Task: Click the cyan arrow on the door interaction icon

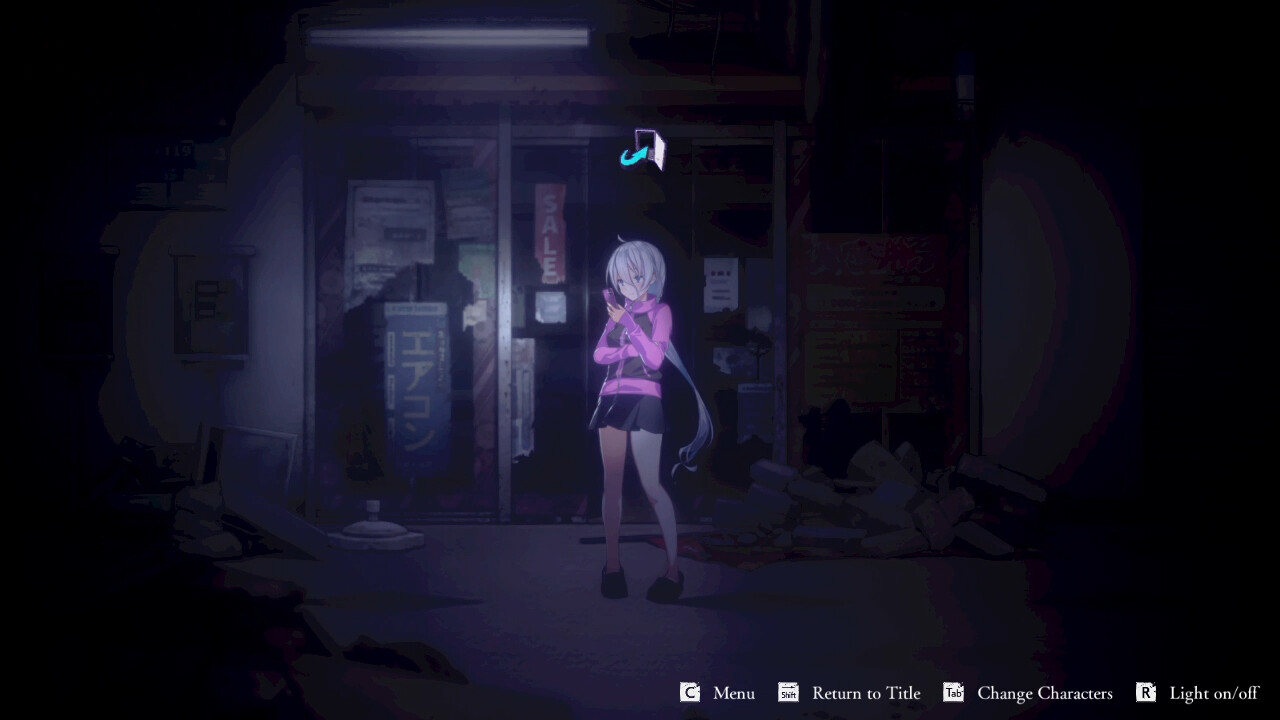Action: pos(632,156)
